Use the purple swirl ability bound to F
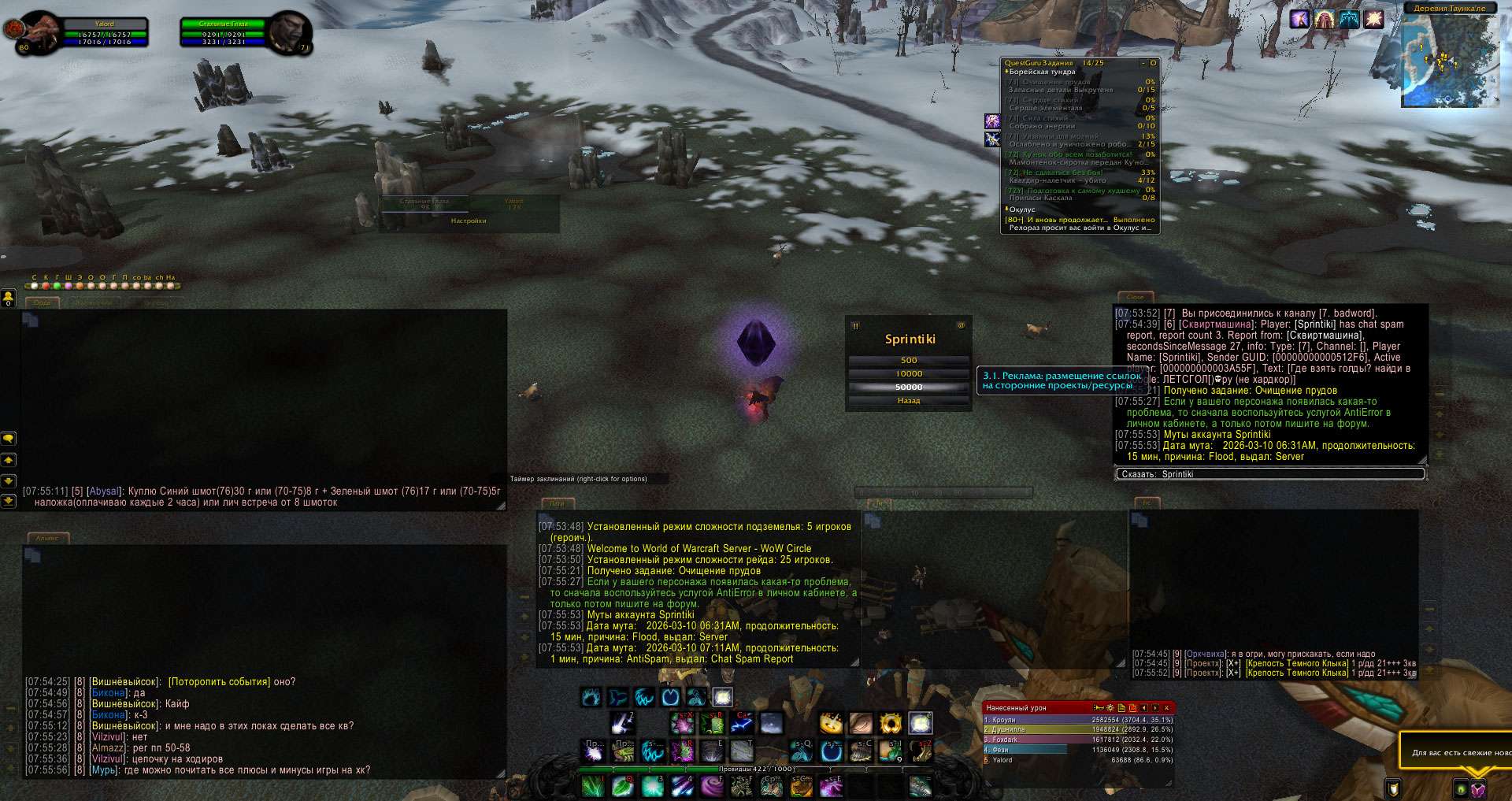The image size is (1512, 801). [x=711, y=786]
